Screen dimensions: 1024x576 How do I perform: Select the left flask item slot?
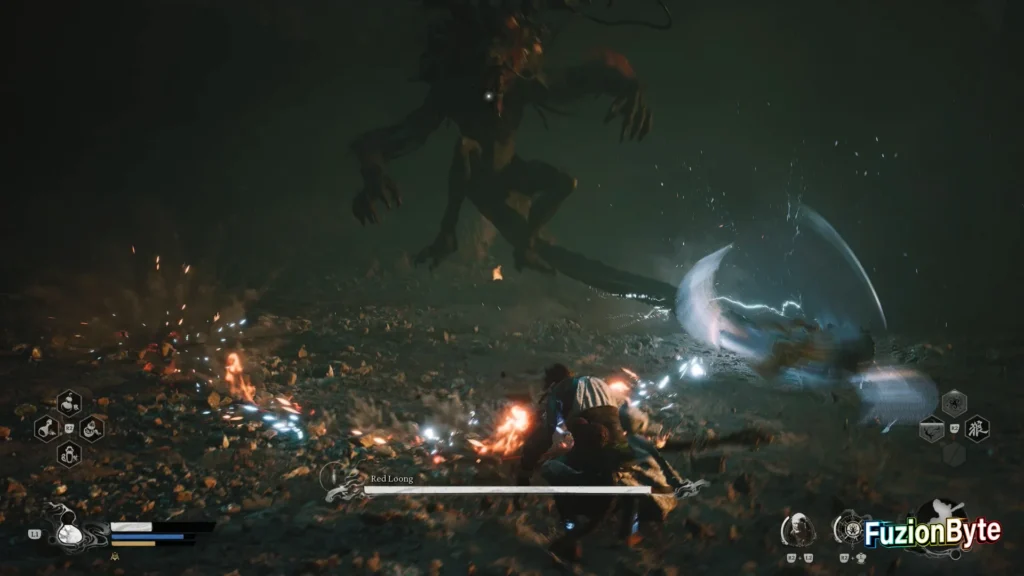click(x=46, y=429)
